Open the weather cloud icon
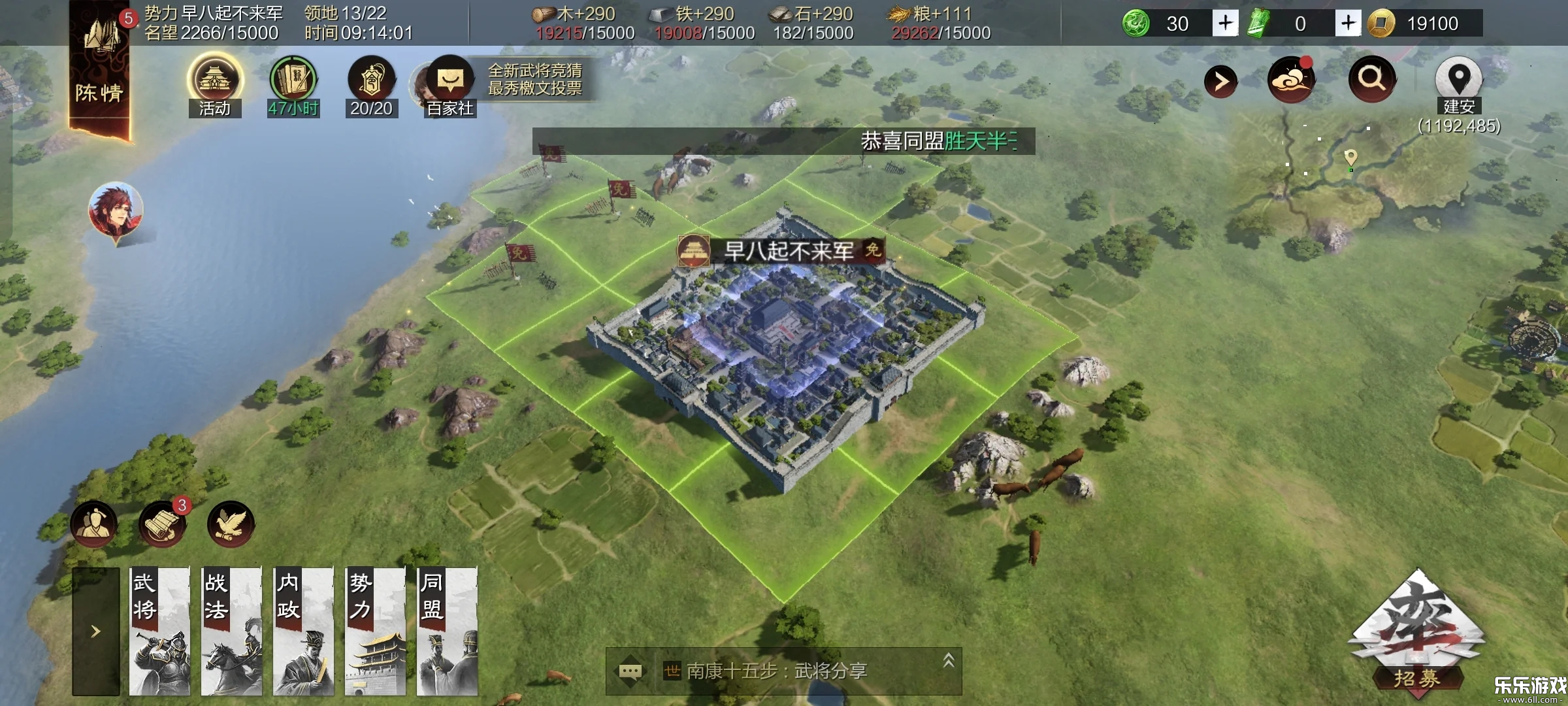 coord(1290,80)
